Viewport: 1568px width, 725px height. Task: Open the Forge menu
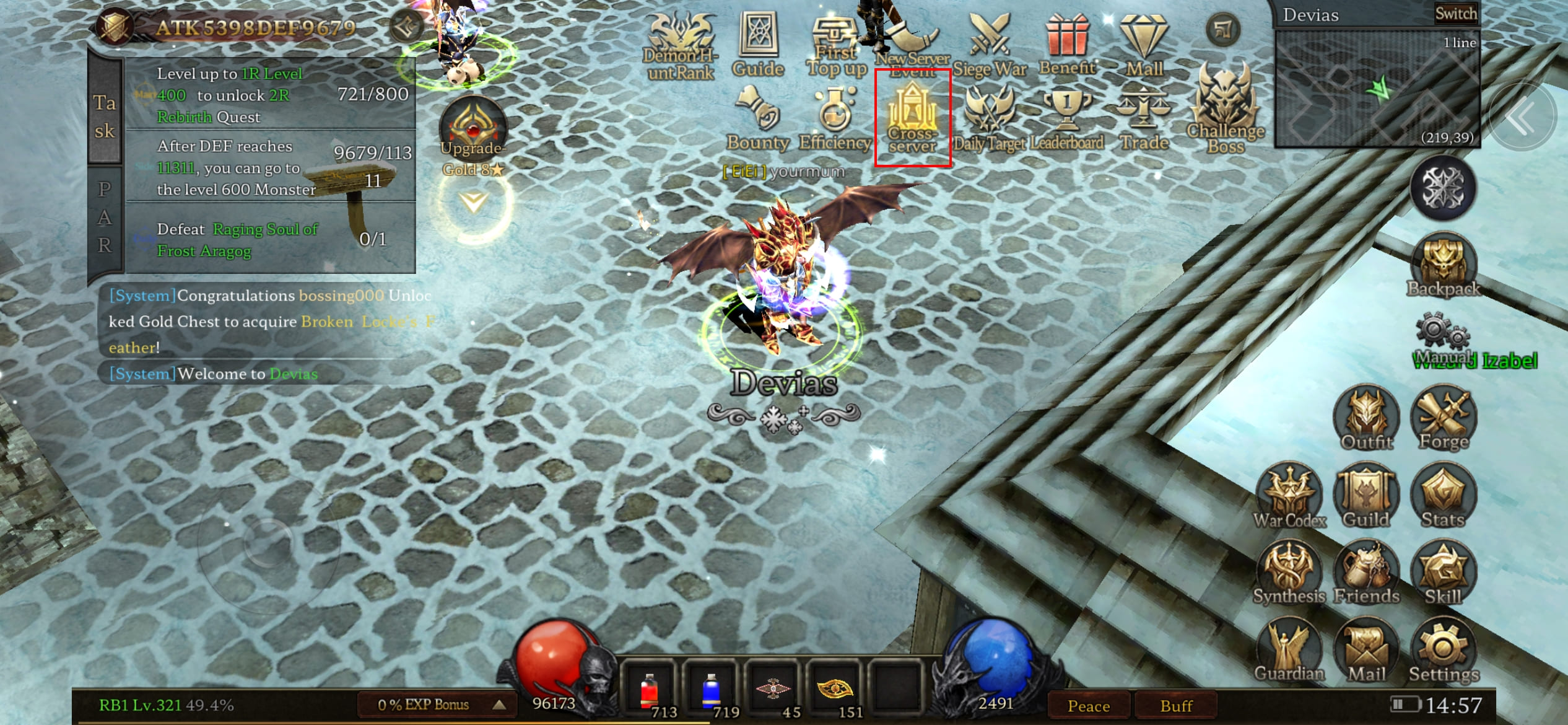1444,420
